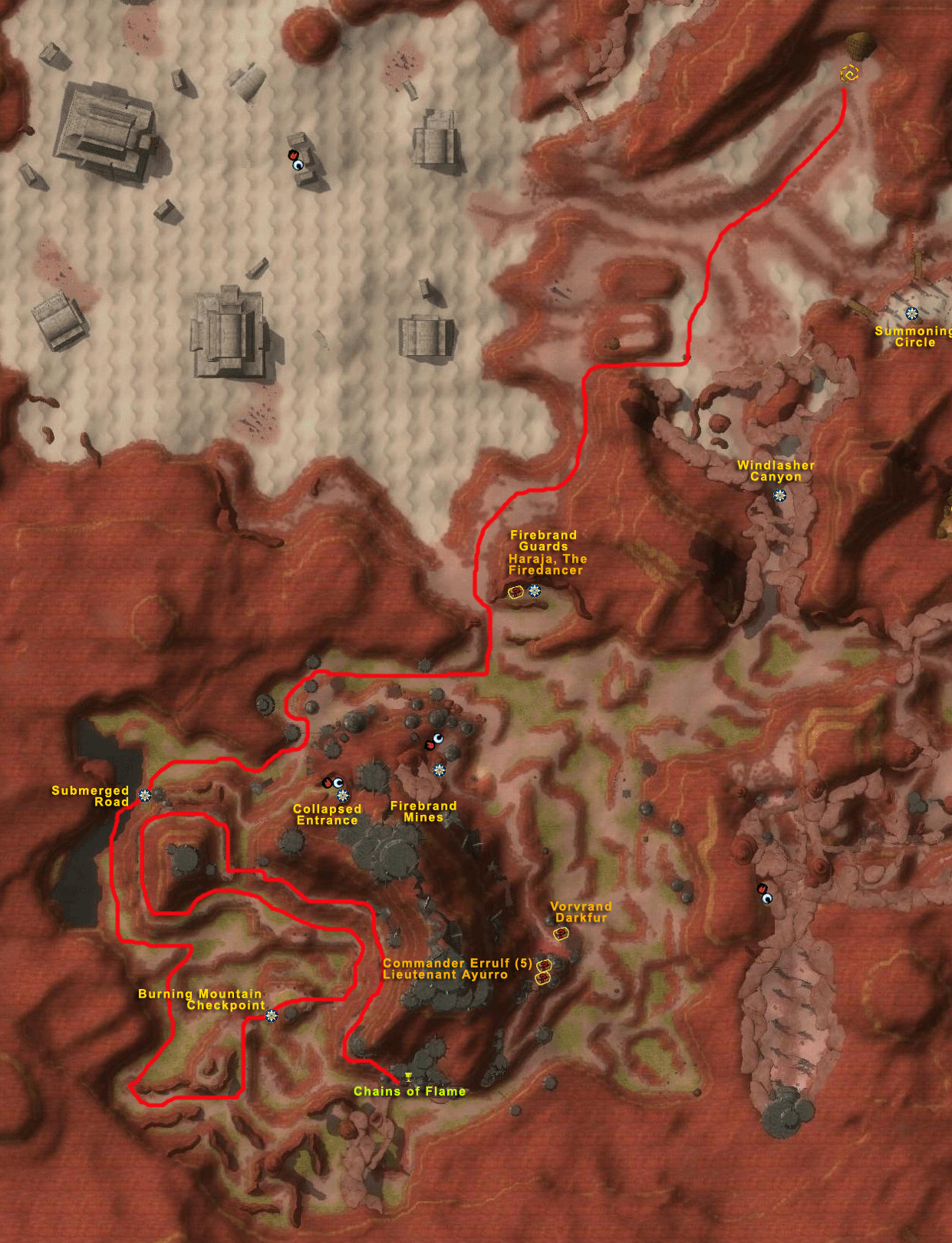Viewport: 952px width, 1243px height.
Task: Click the Vorvrand Darkfur chest icon
Action: pos(561,934)
